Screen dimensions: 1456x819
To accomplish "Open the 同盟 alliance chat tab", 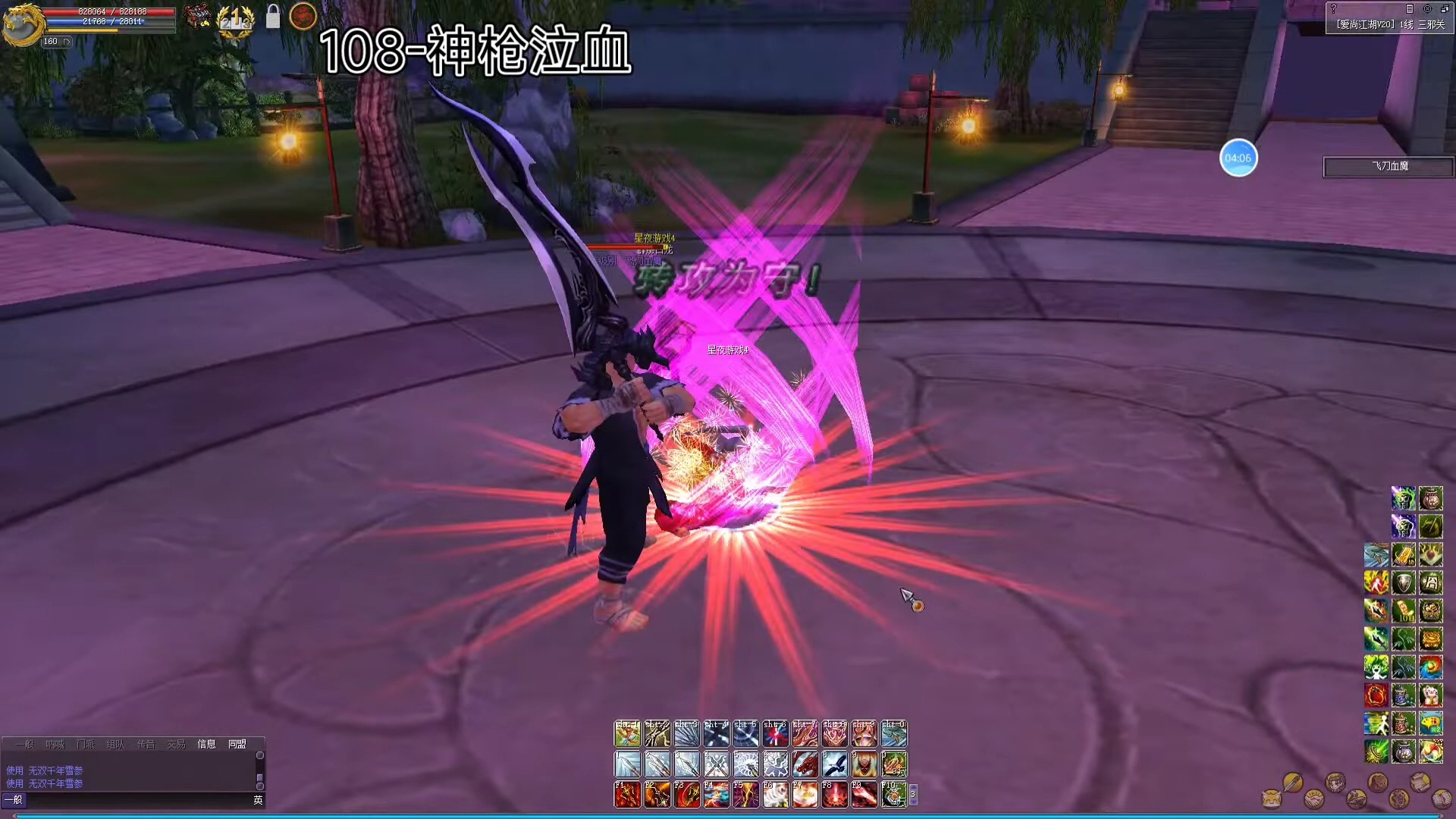I will [237, 745].
